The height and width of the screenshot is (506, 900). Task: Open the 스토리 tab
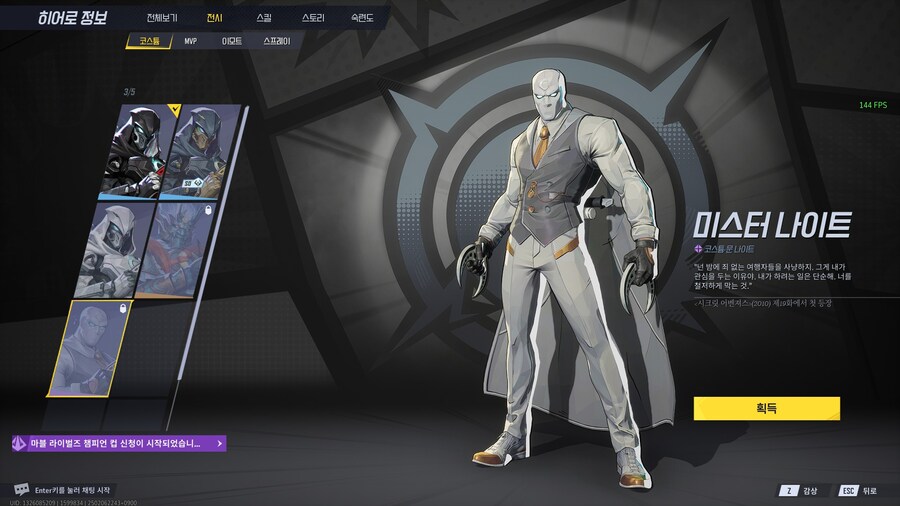[x=313, y=18]
